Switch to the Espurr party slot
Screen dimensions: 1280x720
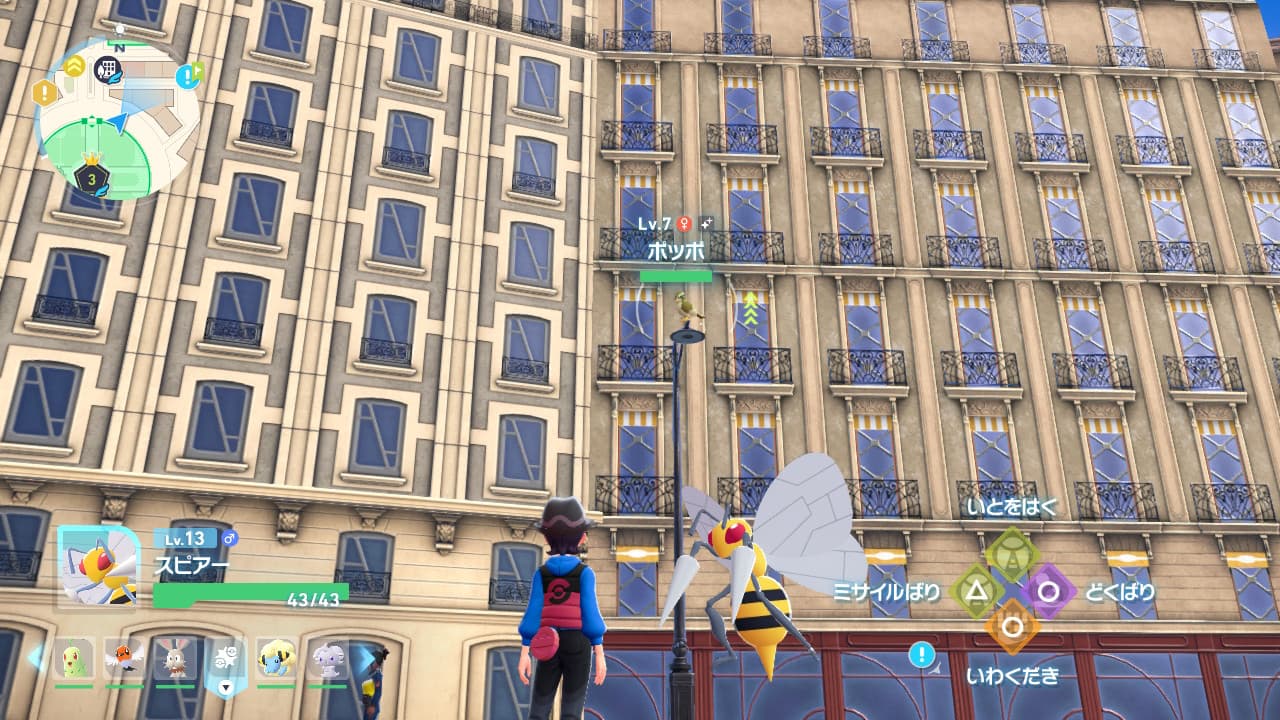pos(327,659)
